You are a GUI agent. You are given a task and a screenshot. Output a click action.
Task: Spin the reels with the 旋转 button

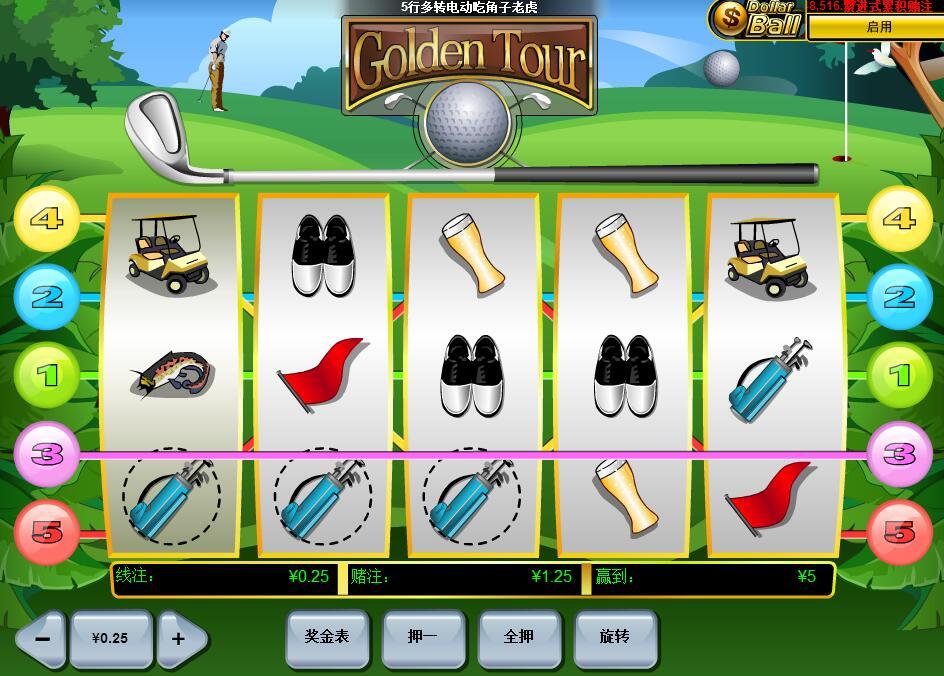pos(615,637)
